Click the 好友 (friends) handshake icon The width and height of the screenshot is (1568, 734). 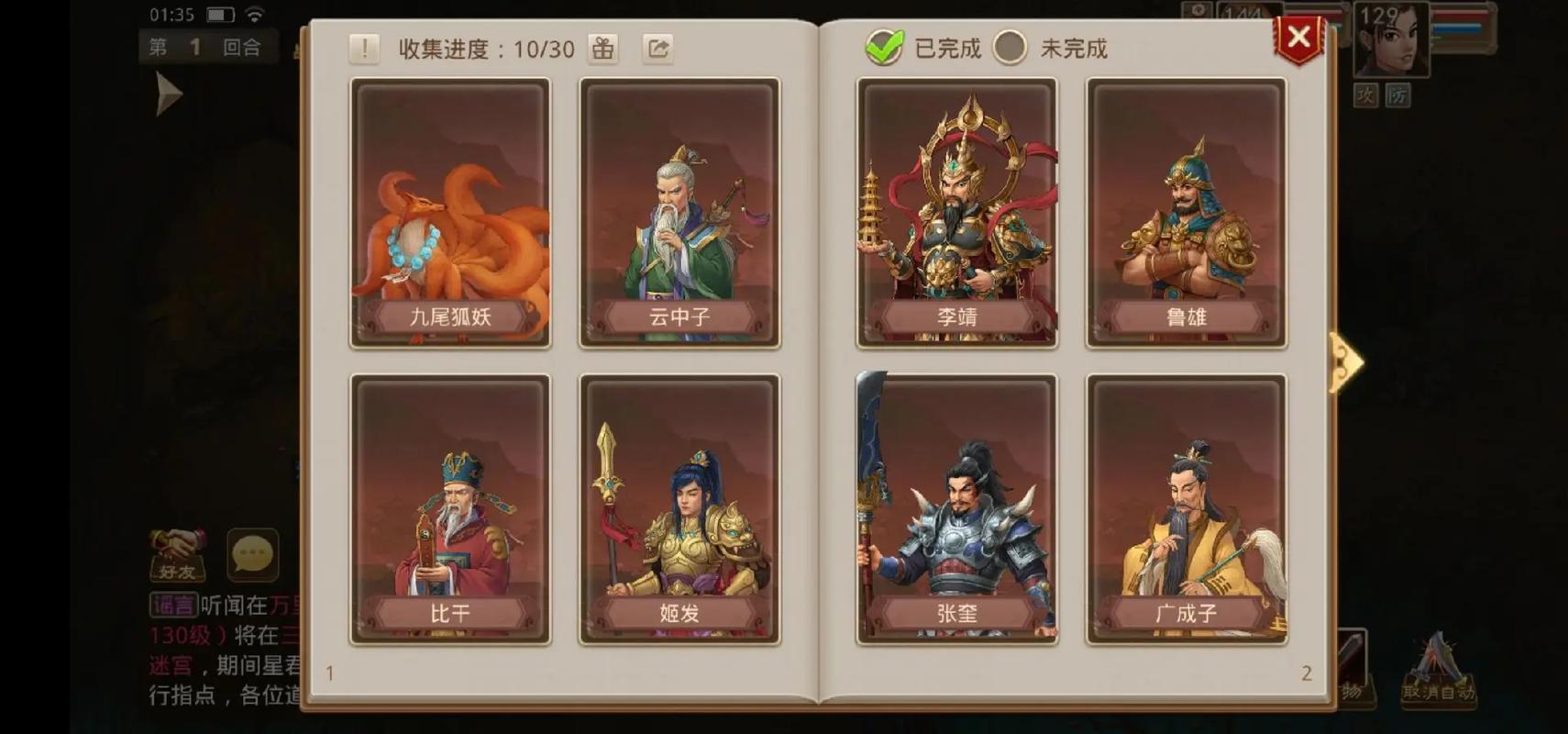pyautogui.click(x=178, y=555)
